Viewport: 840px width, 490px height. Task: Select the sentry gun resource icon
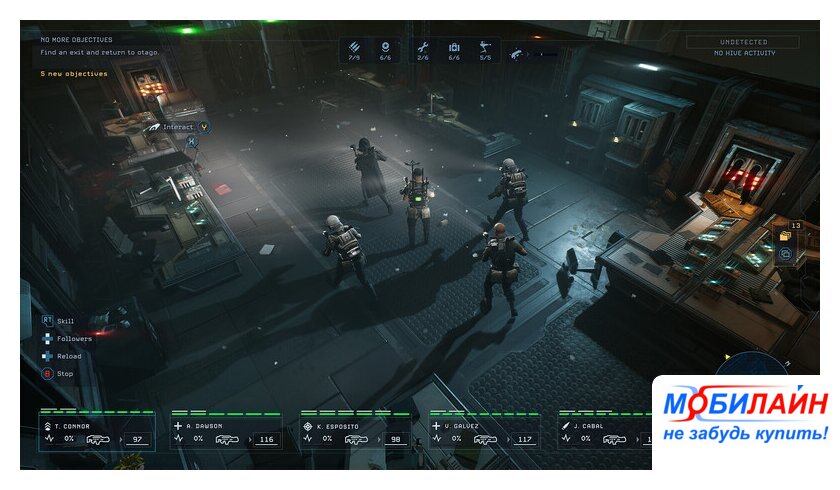(x=485, y=48)
